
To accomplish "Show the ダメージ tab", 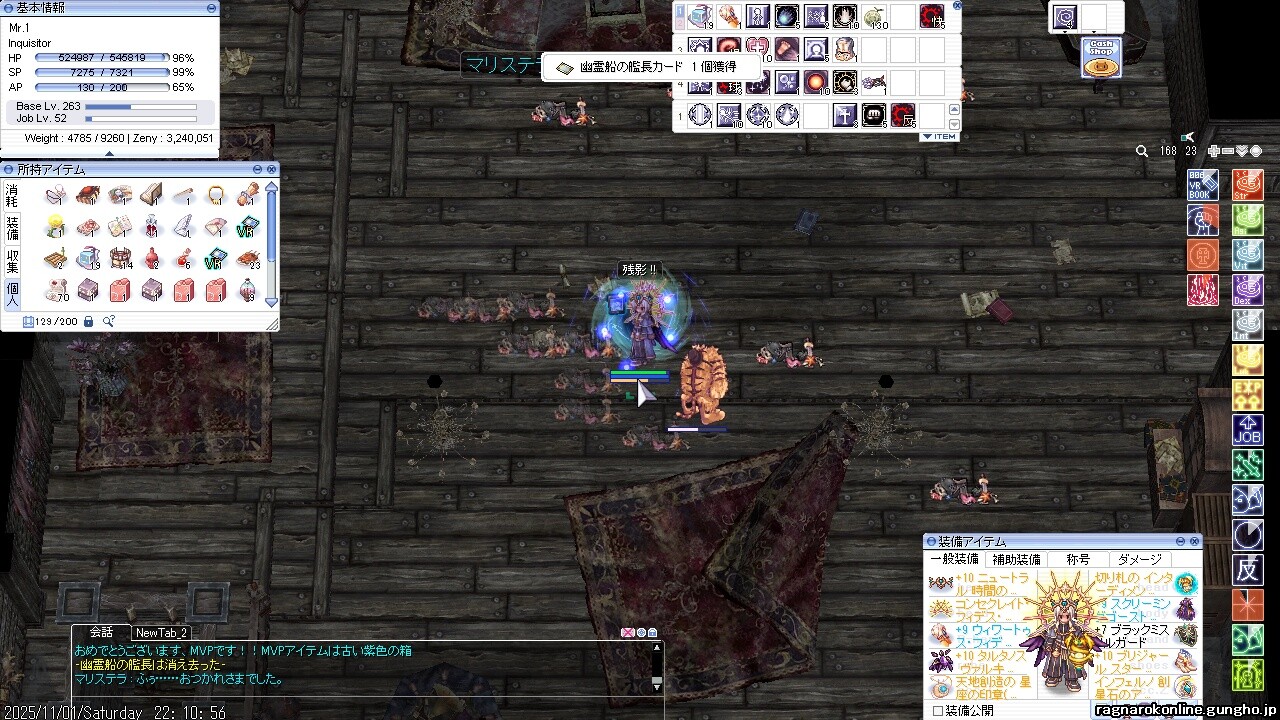I will 1140,560.
